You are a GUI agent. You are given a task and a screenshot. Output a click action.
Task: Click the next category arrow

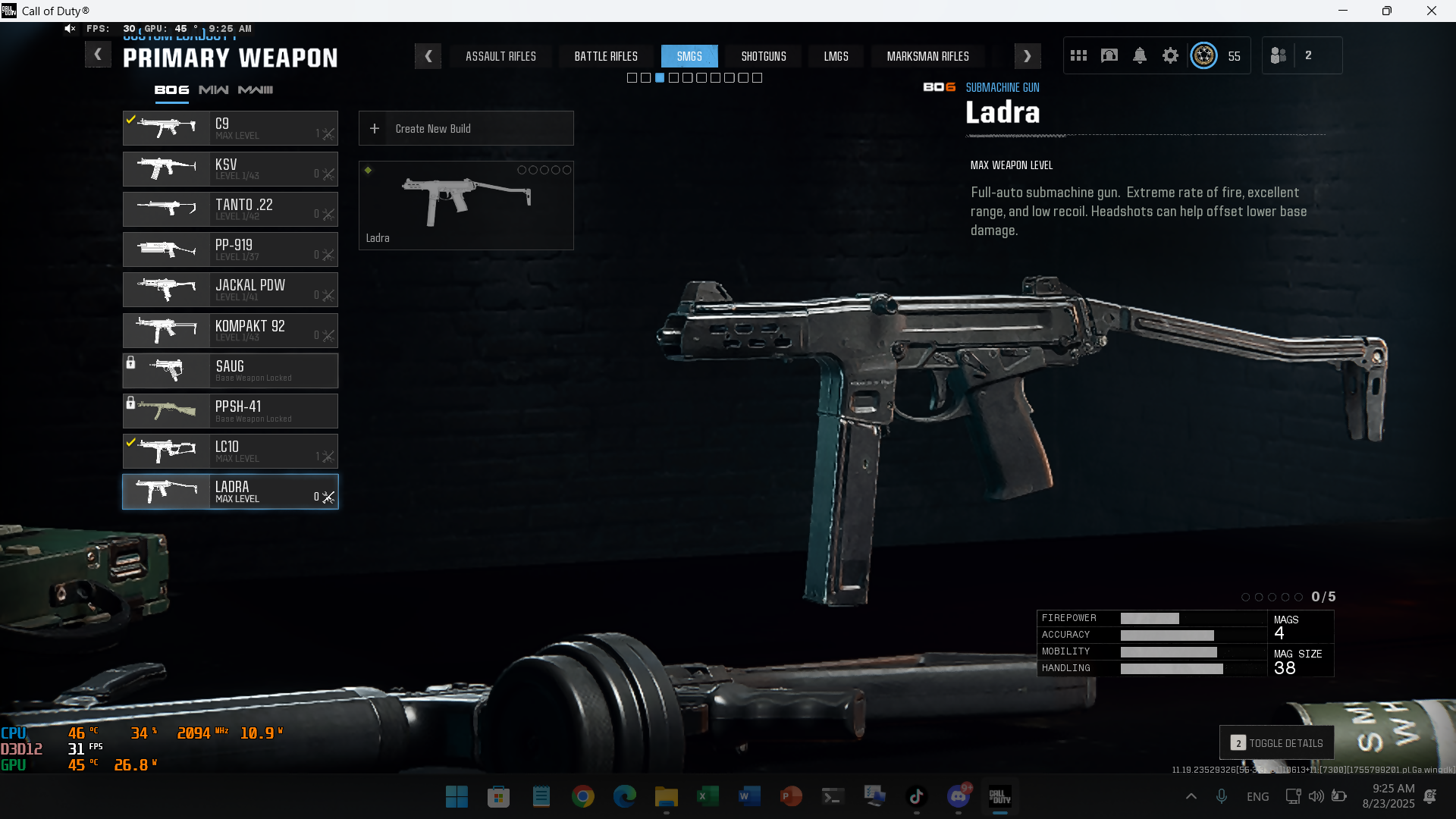click(1027, 56)
